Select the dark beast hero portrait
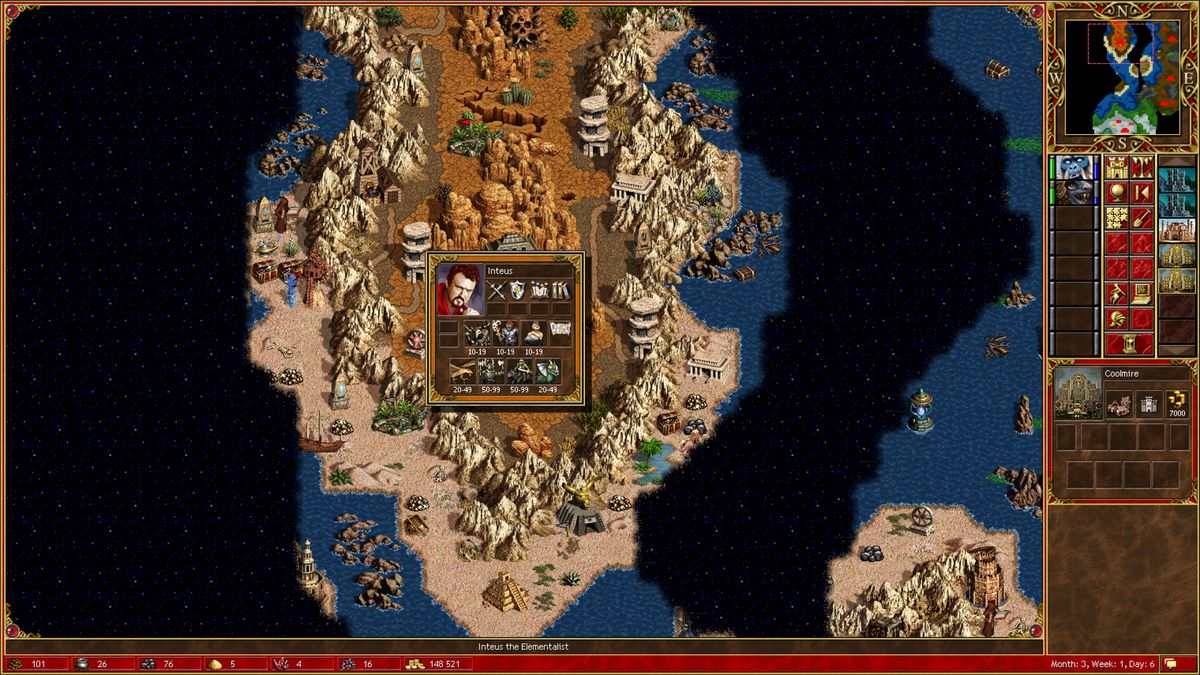This screenshot has width=1200, height=675. (x=1076, y=192)
